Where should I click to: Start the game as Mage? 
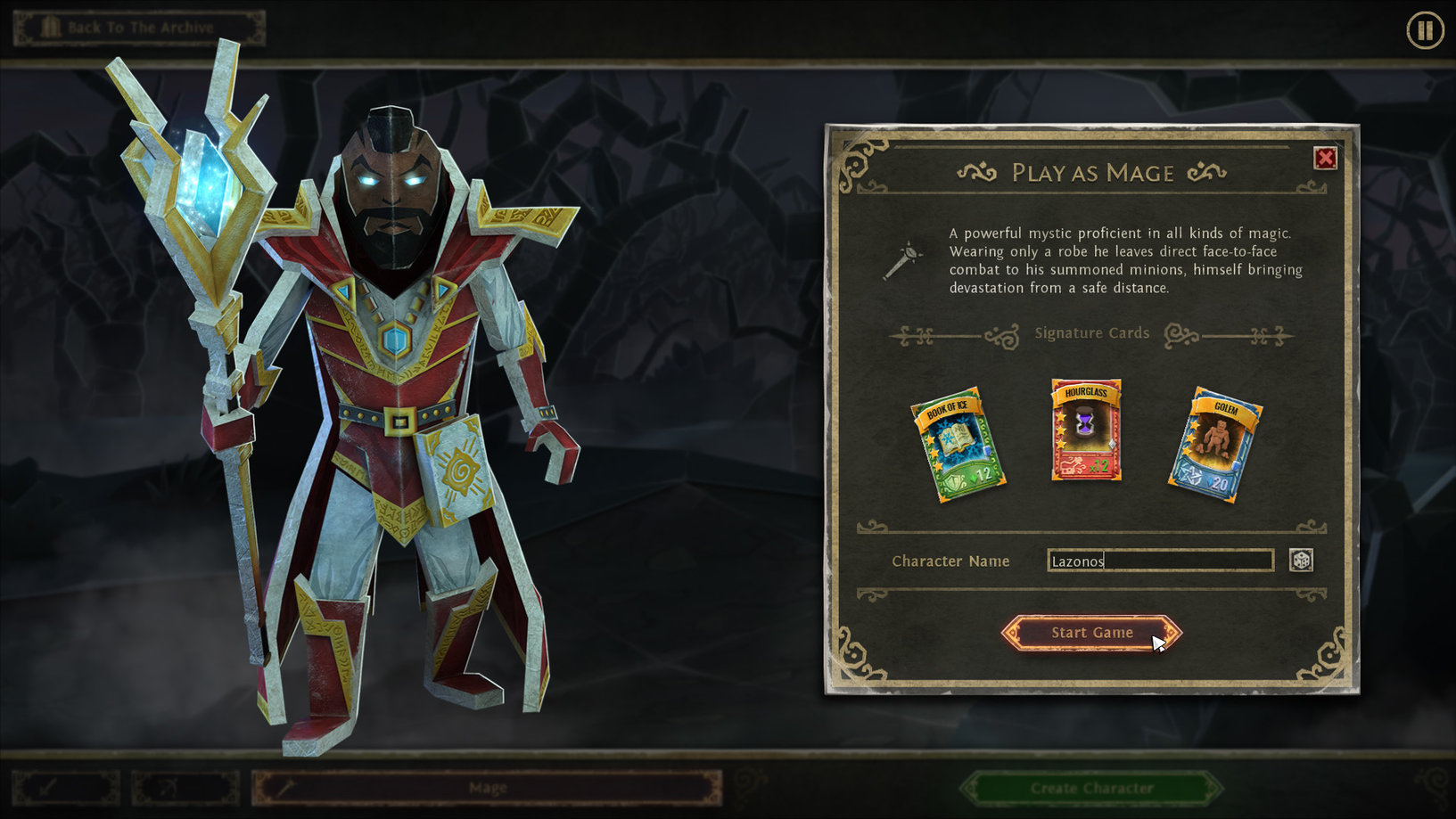(x=1091, y=633)
